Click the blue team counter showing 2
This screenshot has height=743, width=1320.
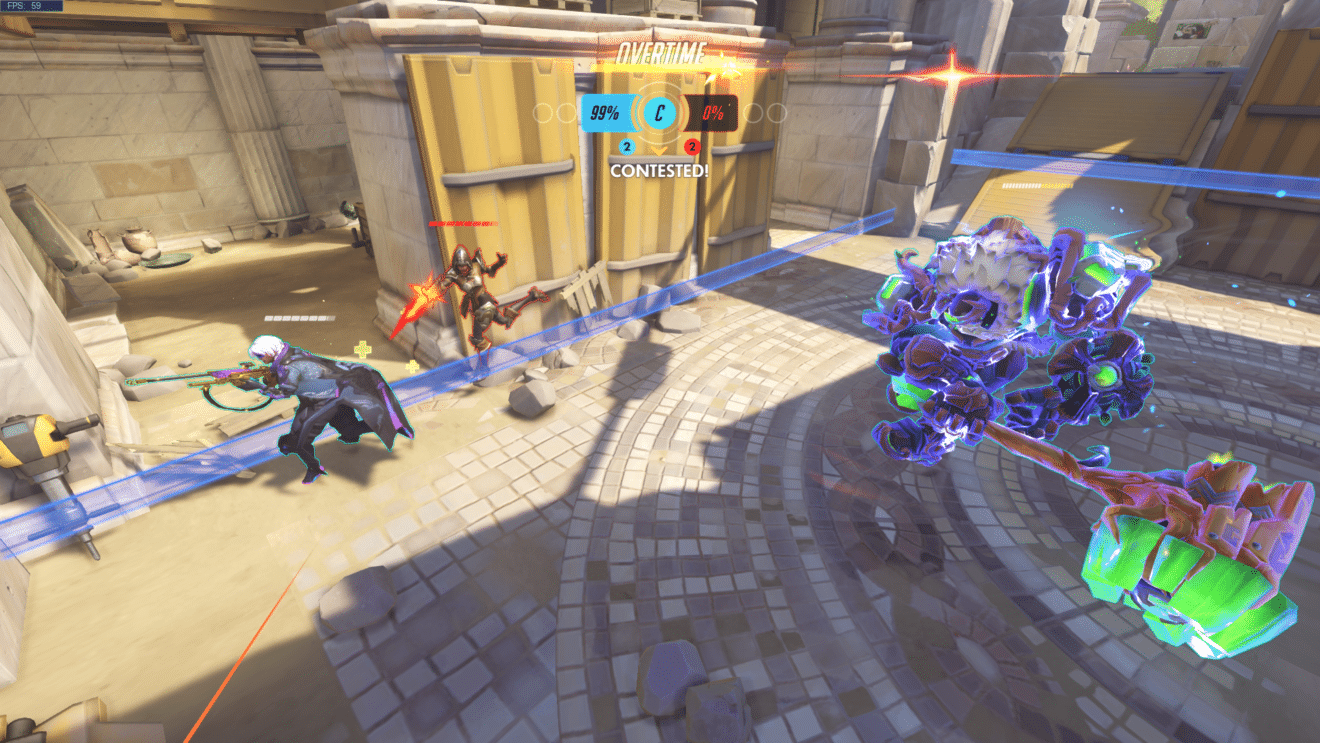point(626,146)
